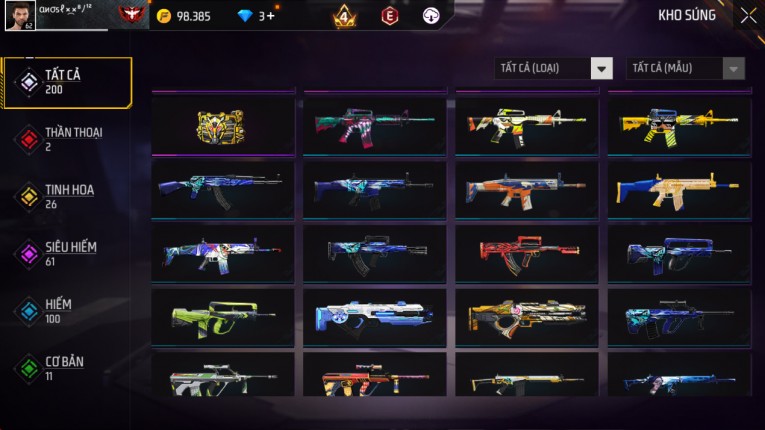Choose the yellow and black rifle skin

[679, 124]
